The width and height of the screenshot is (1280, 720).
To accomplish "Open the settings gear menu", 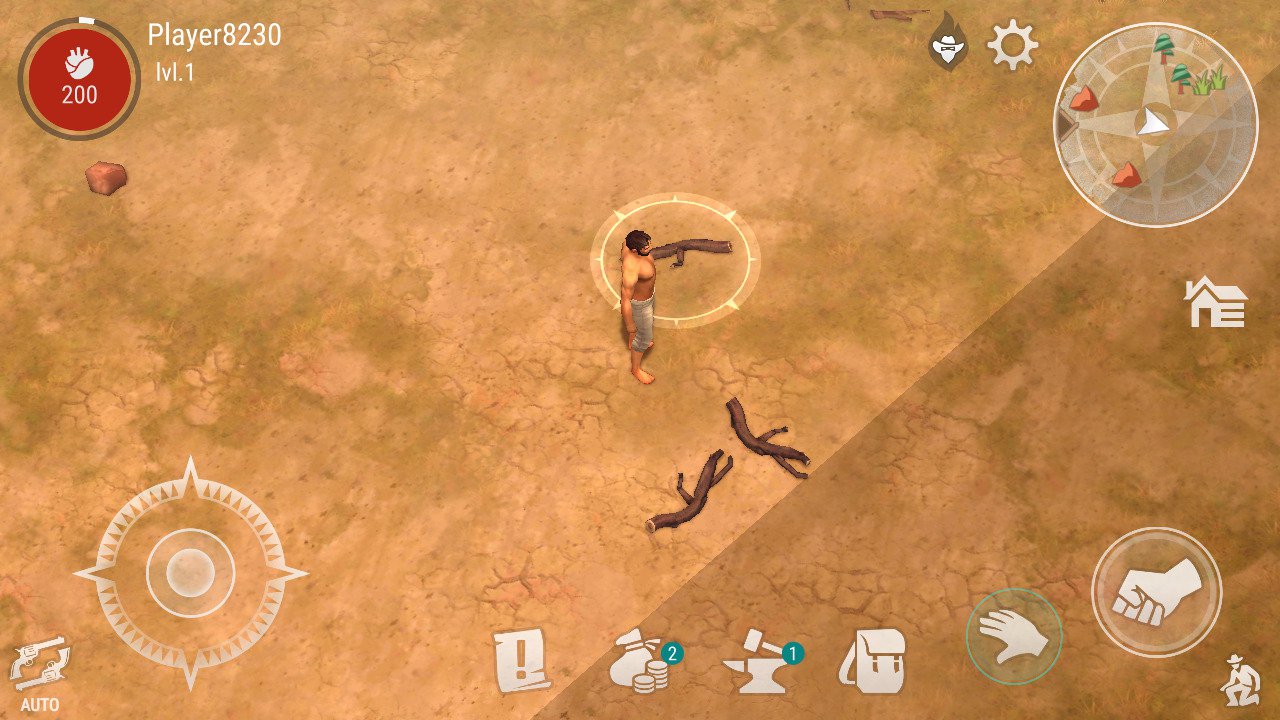I will (1014, 43).
